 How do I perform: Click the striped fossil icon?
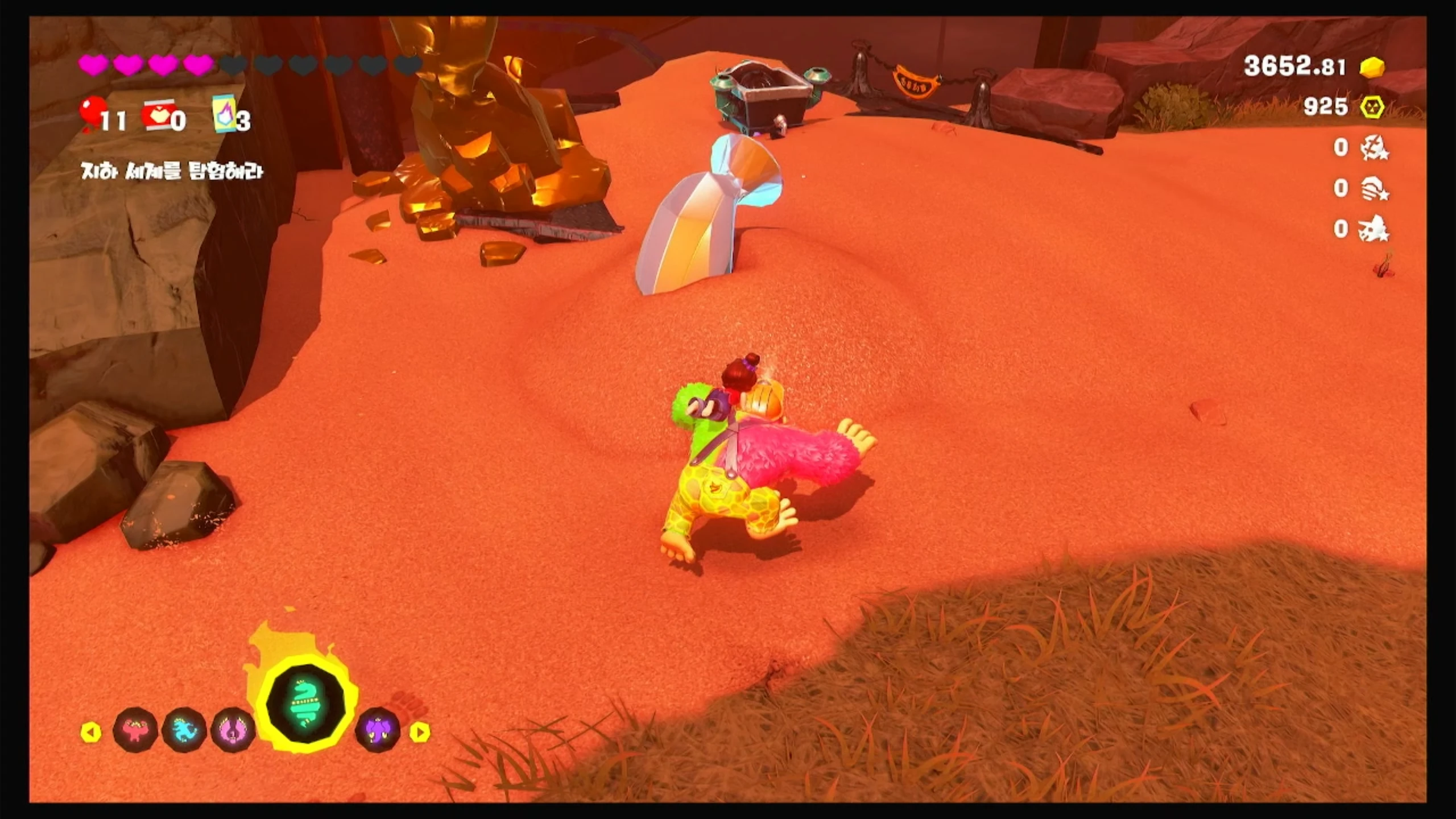point(1374,148)
